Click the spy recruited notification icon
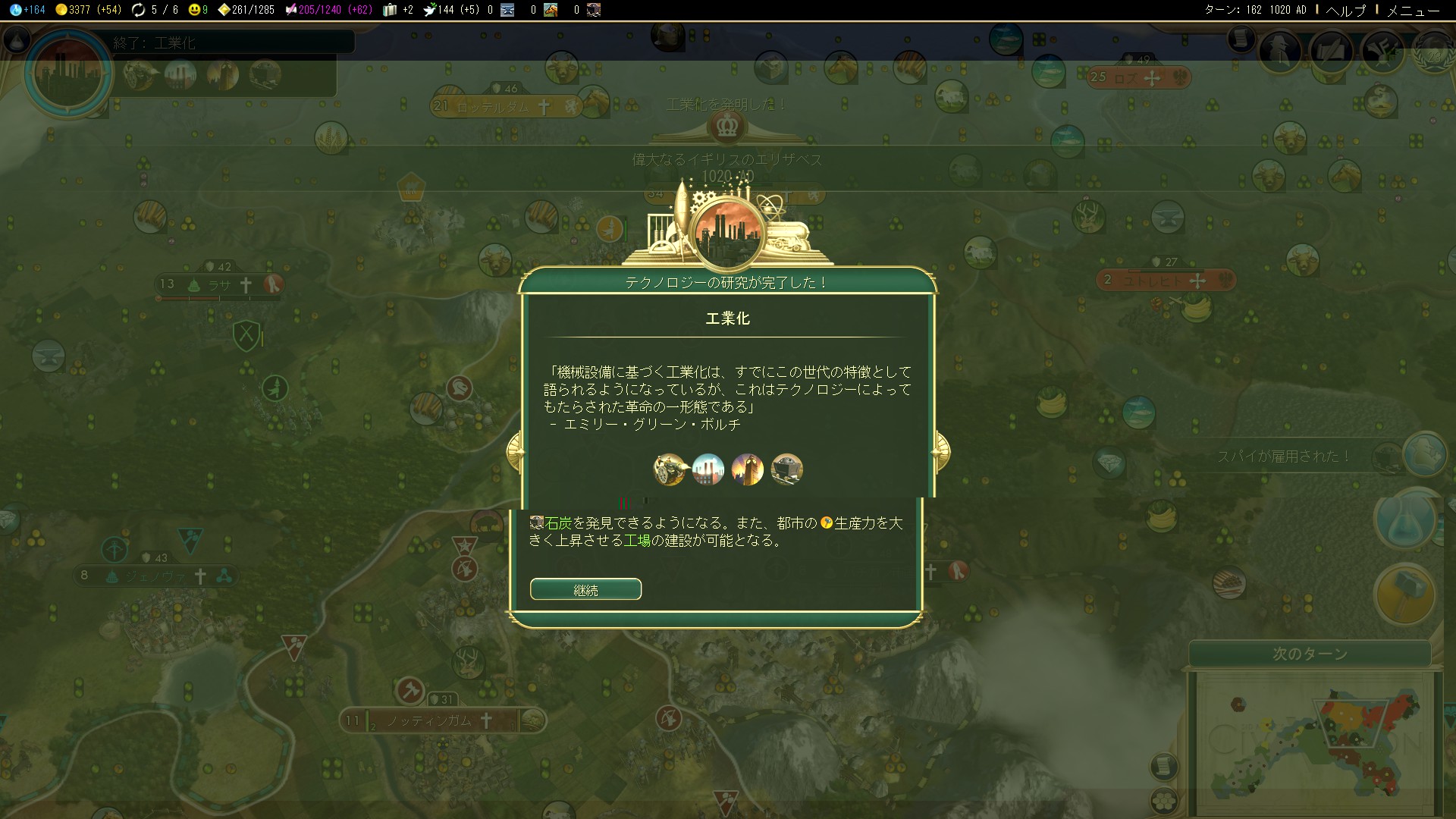The height and width of the screenshot is (819, 1456). pos(1424,455)
